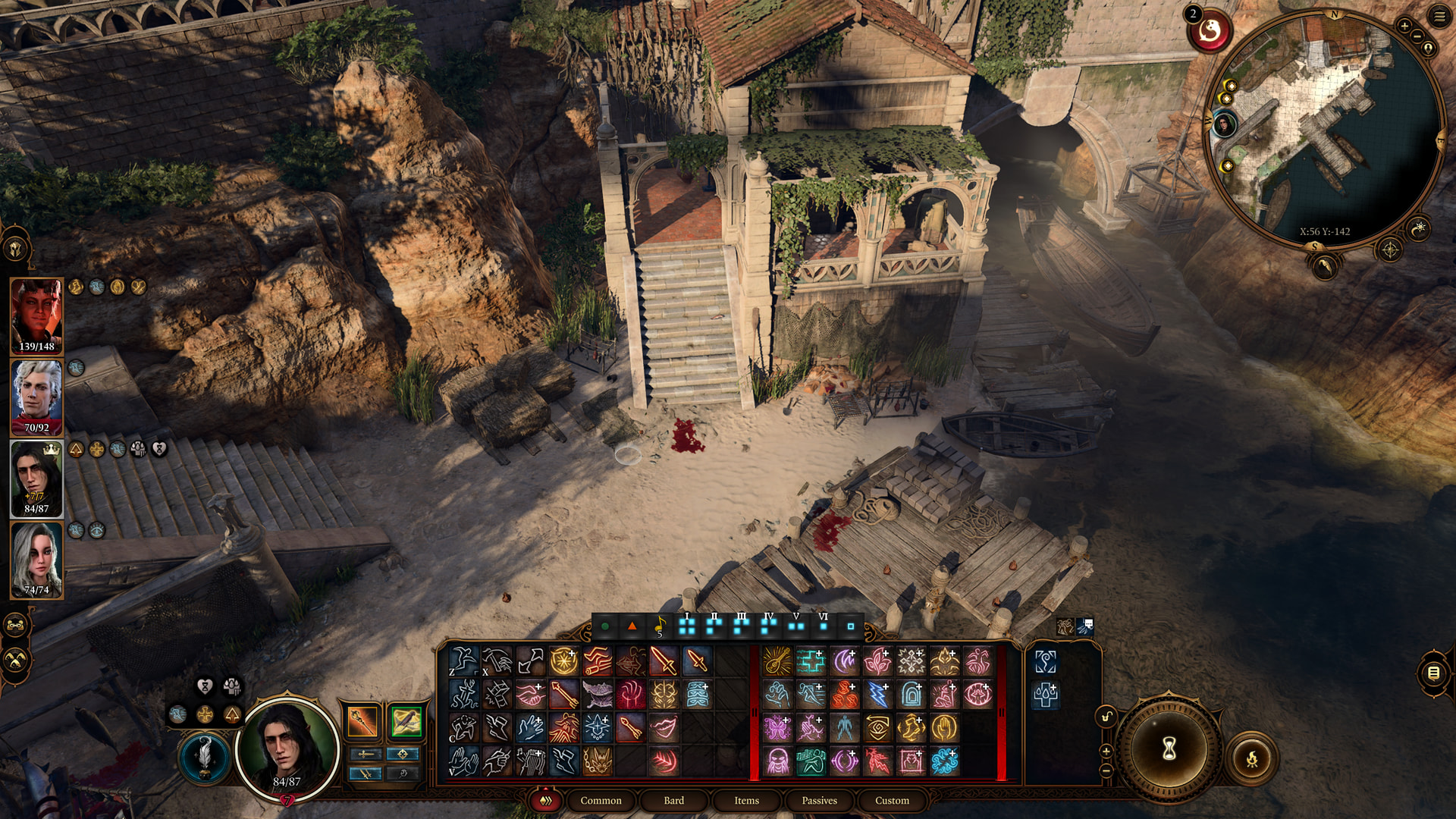Select the crossbow ranged weapon slot
This screenshot has width=1456, height=819.
tap(406, 721)
